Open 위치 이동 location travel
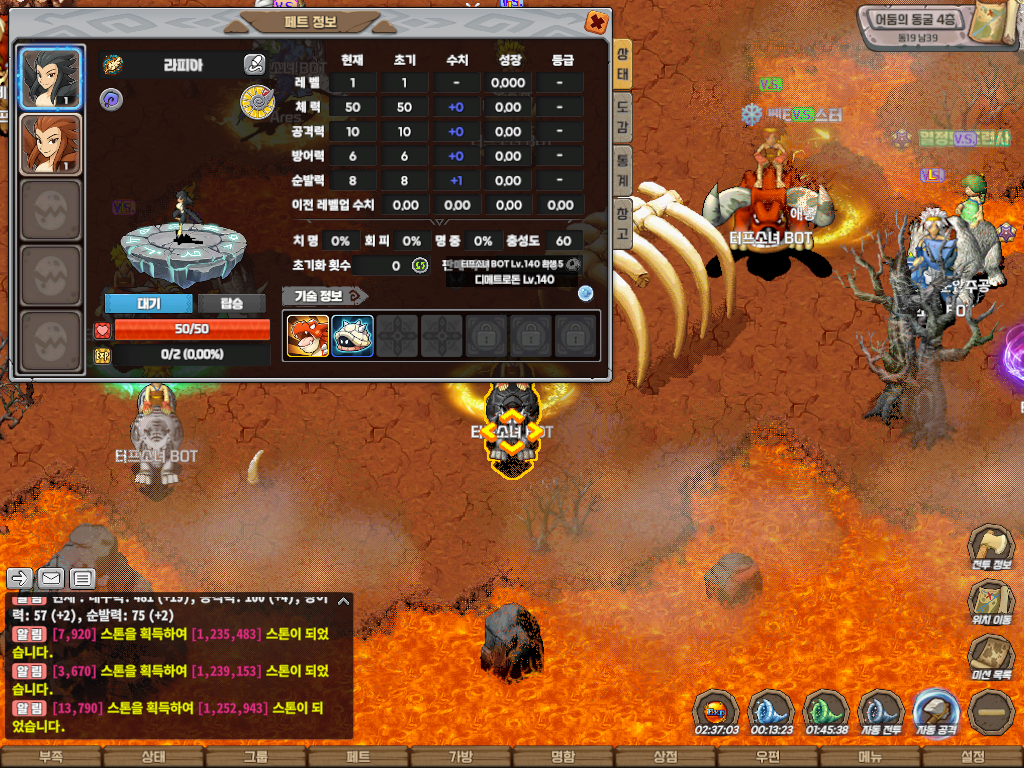This screenshot has height=768, width=1024. click(x=990, y=603)
